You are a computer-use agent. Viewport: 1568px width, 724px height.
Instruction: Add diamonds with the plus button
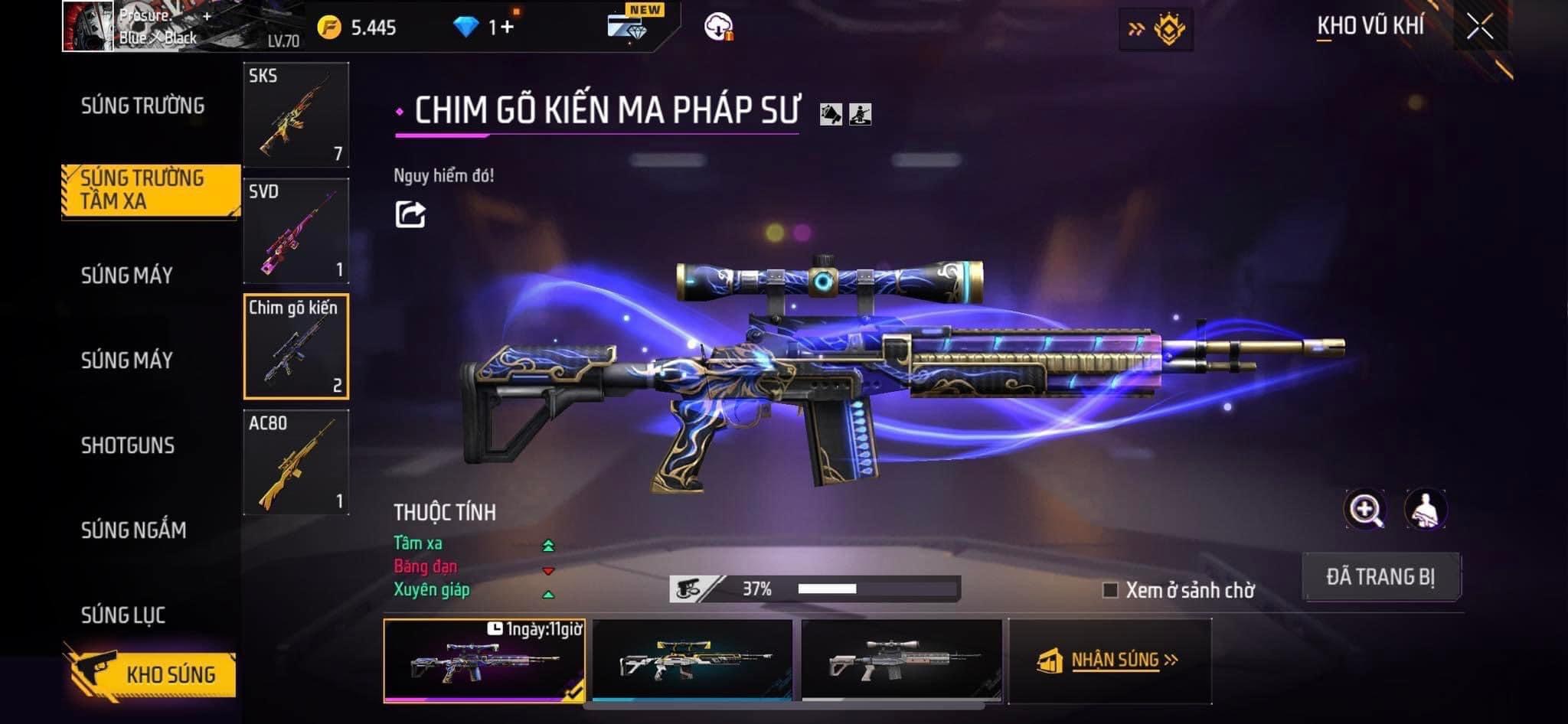point(507,28)
